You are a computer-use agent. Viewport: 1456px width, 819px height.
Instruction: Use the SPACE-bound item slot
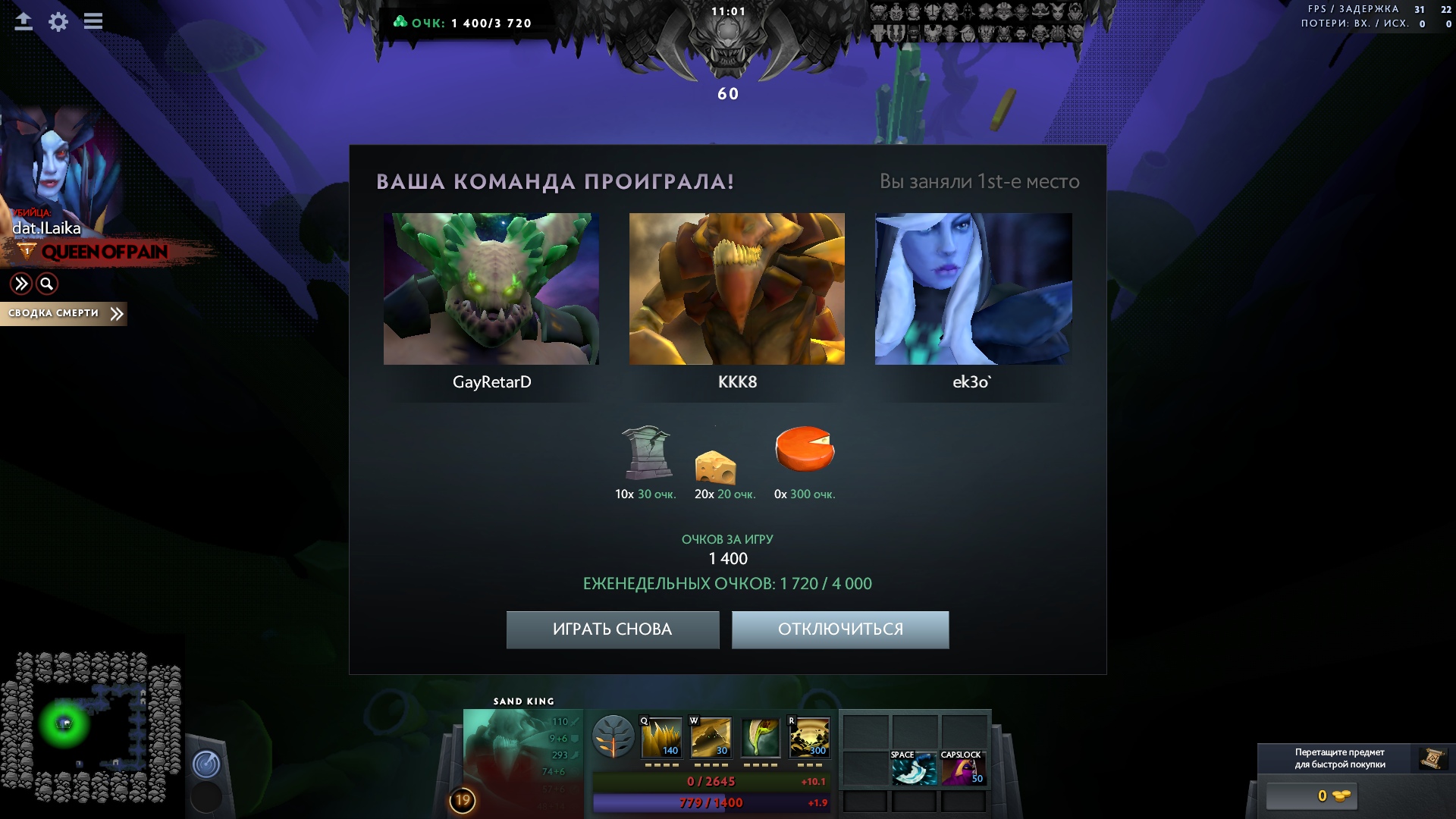point(914,768)
